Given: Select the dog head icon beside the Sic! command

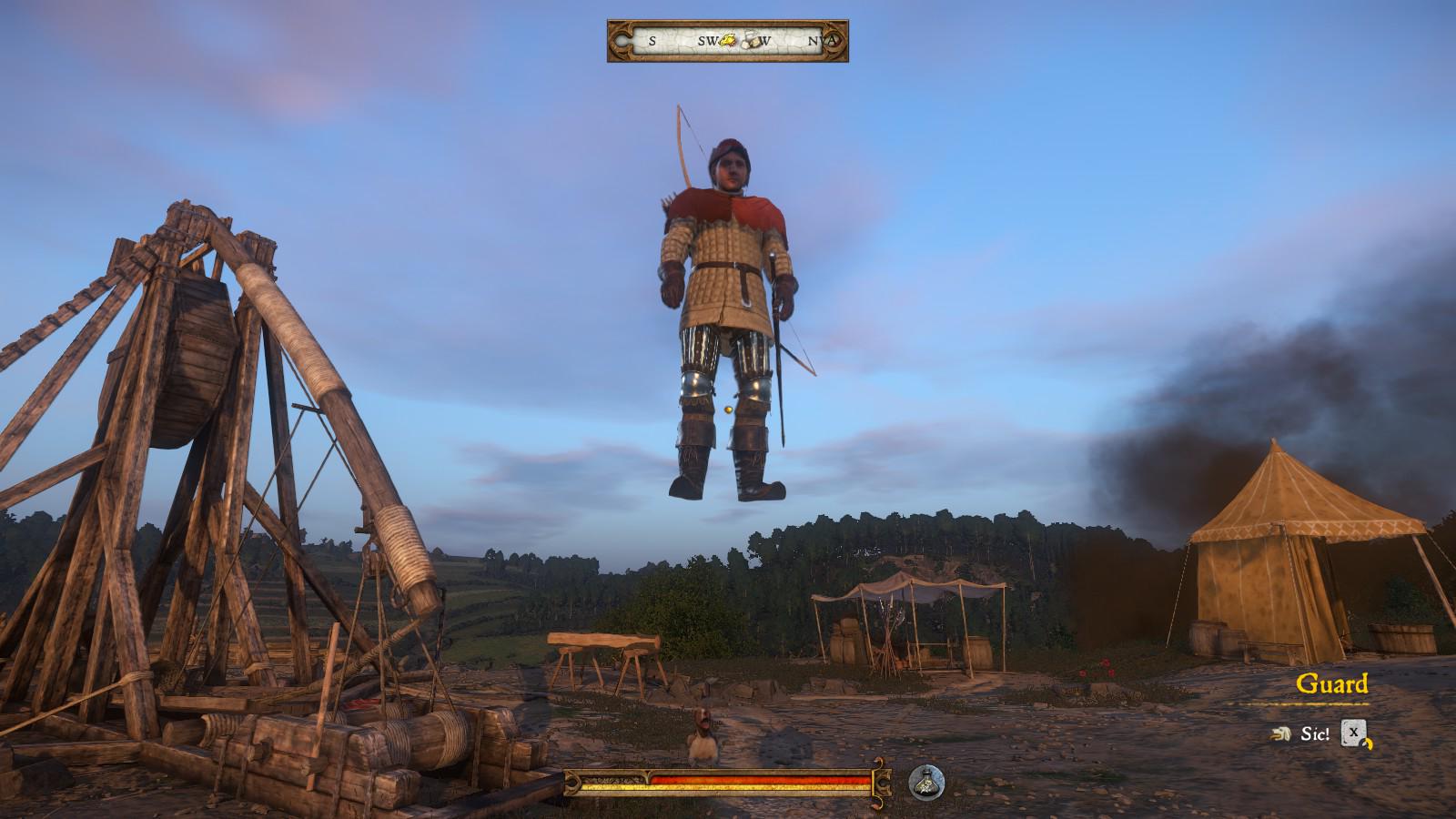Looking at the screenshot, I should (1279, 734).
